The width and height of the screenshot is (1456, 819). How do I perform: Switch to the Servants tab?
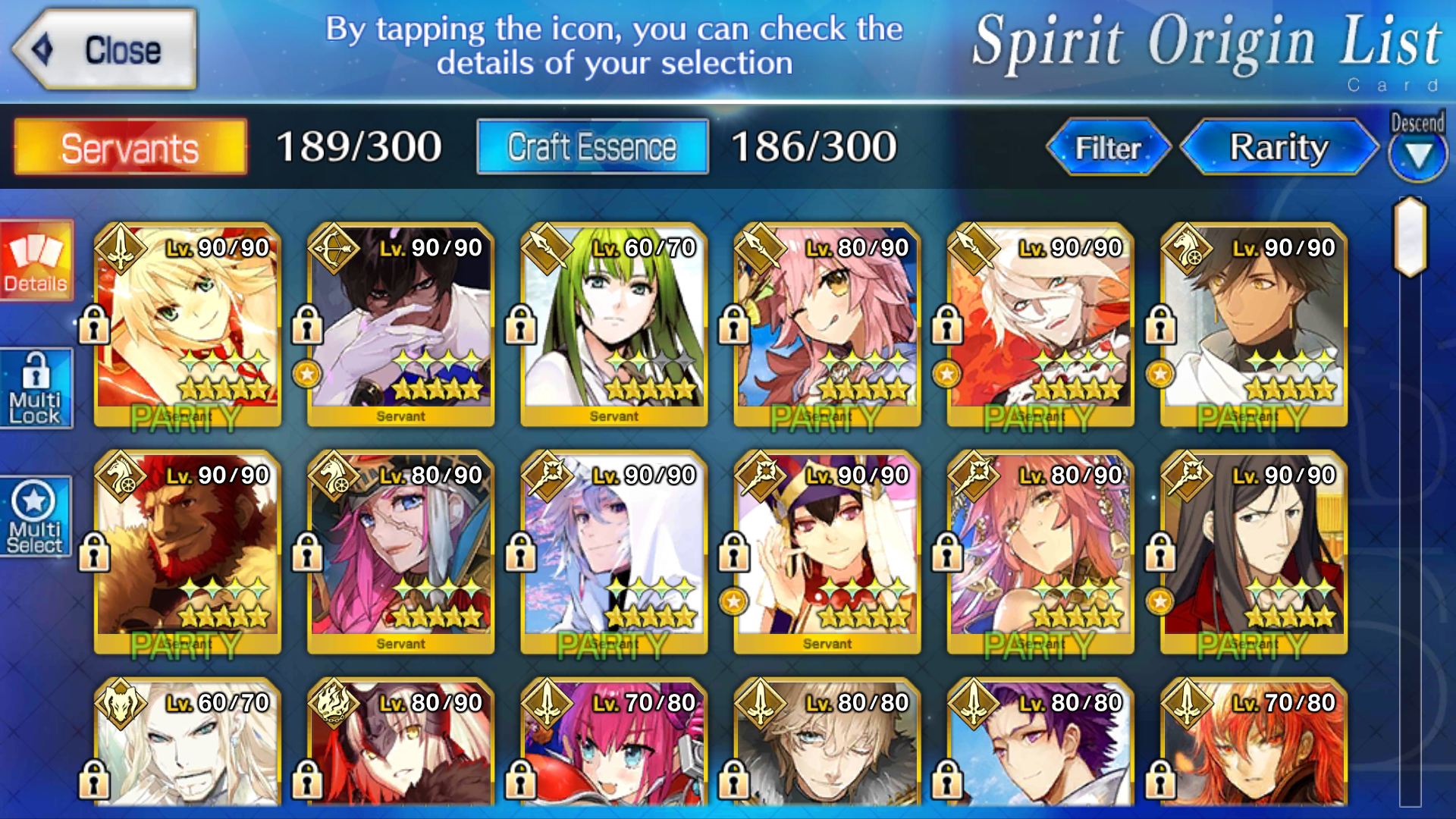point(130,147)
